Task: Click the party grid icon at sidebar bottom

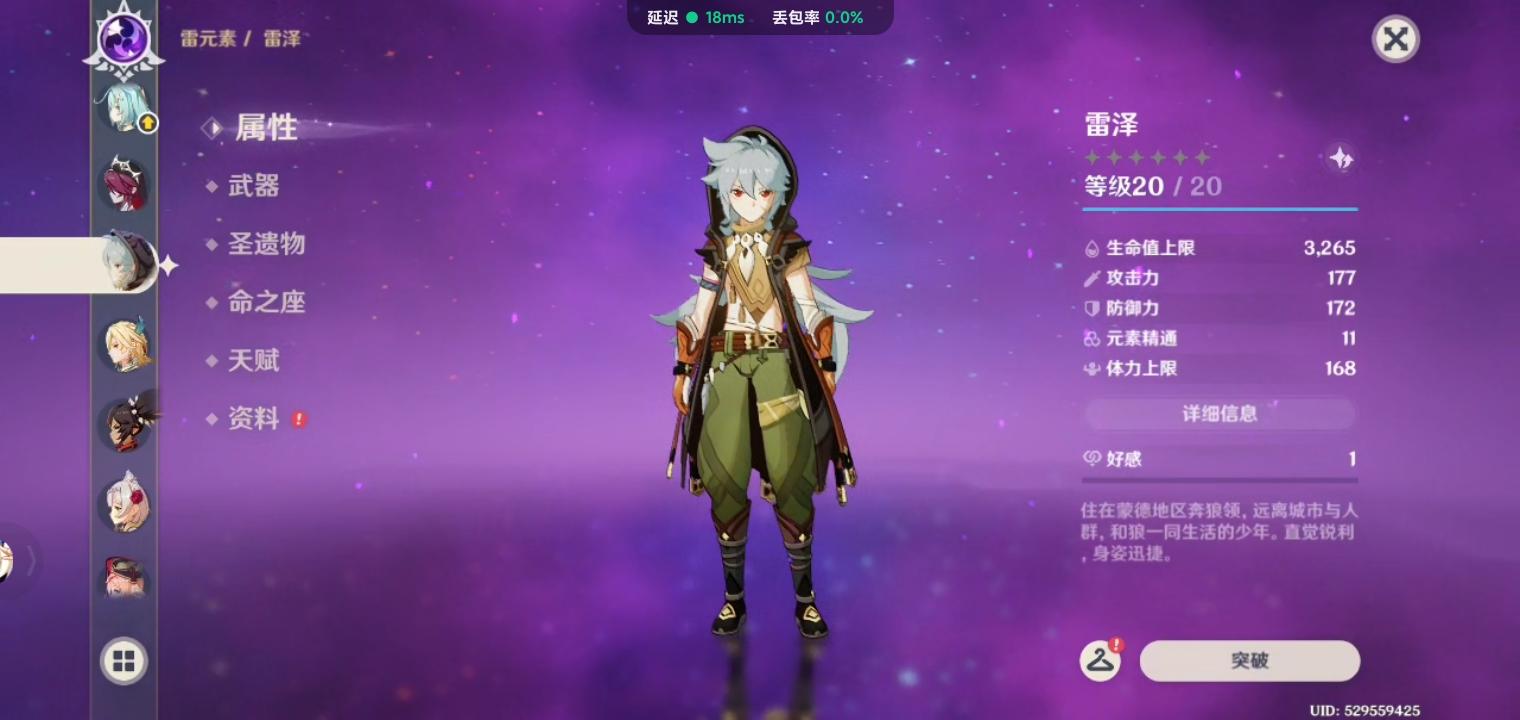Action: coord(123,661)
